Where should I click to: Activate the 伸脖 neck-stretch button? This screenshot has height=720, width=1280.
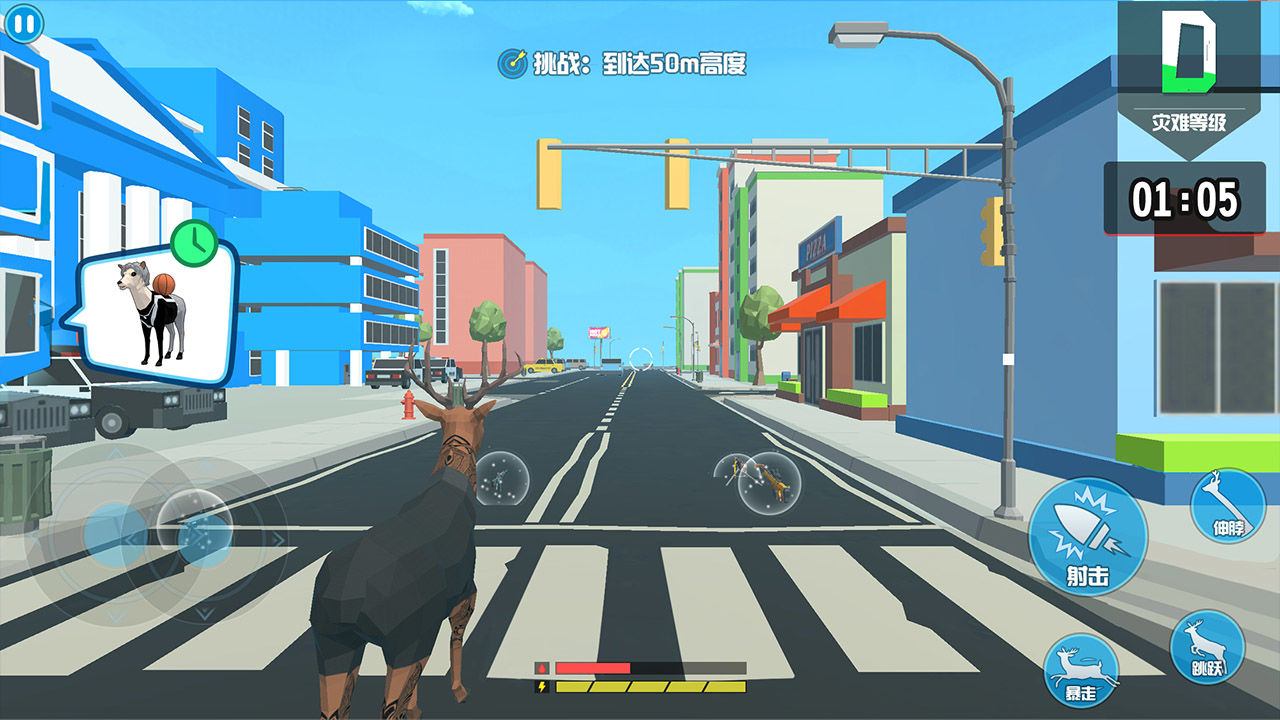click(1228, 506)
